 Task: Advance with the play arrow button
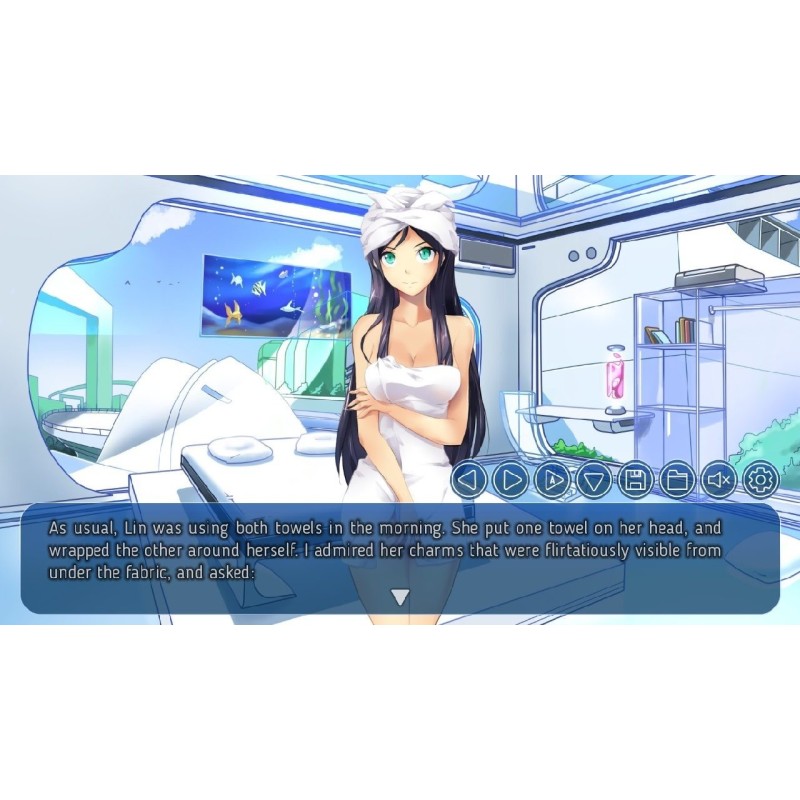click(x=510, y=481)
